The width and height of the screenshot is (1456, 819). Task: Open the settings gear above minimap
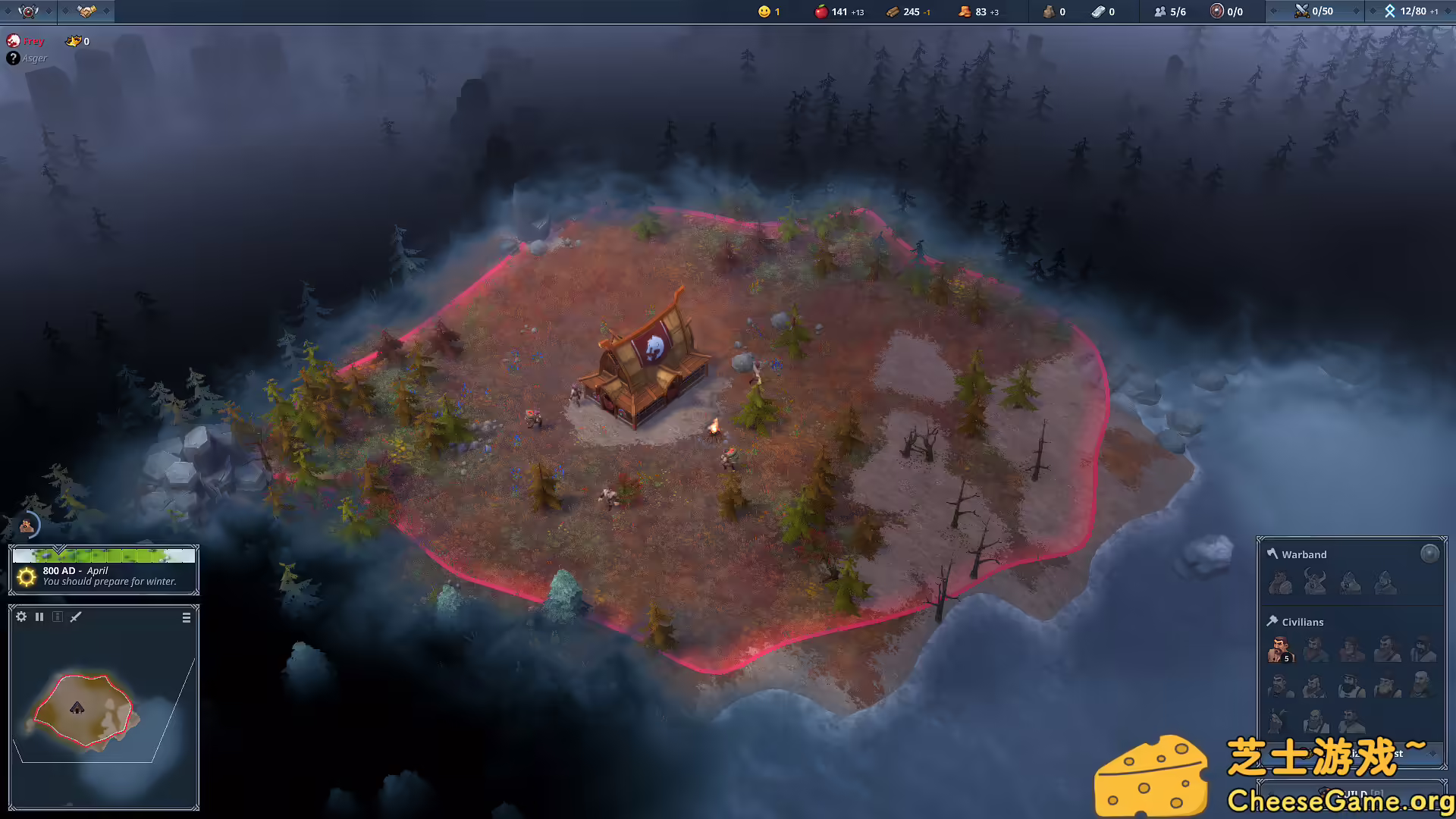point(20,617)
